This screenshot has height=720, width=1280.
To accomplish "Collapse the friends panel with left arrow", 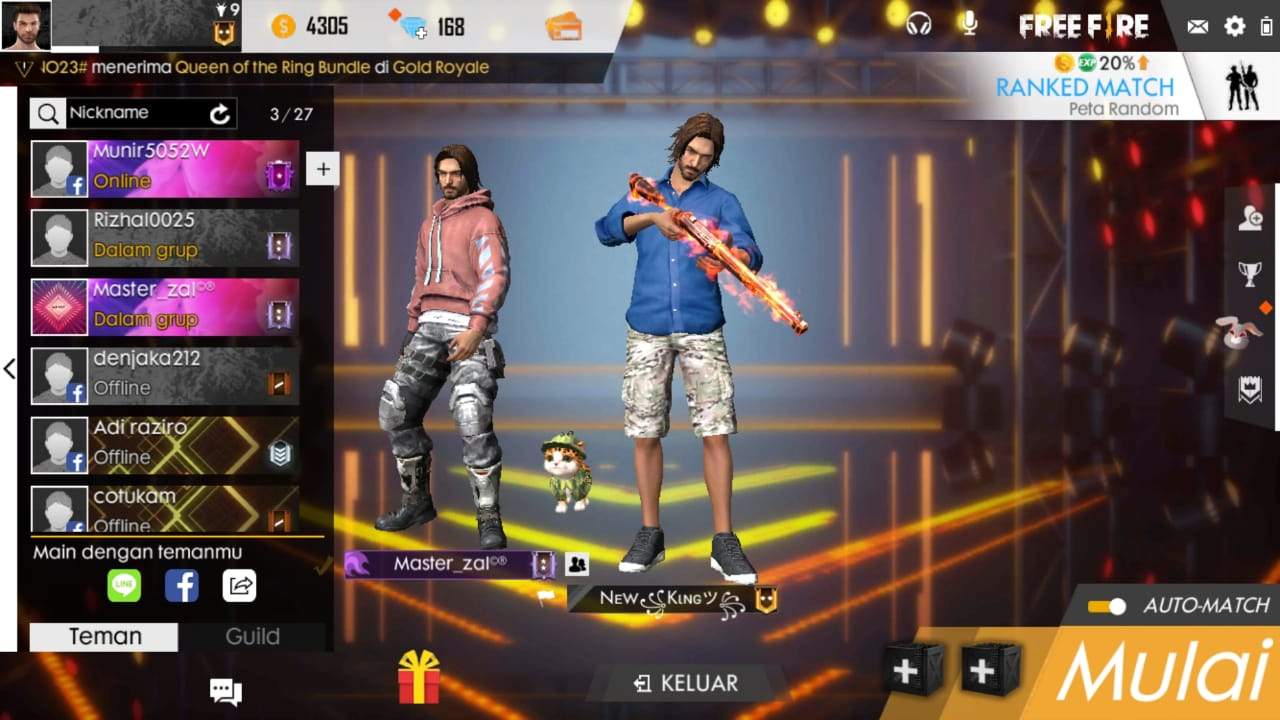I will (x=10, y=370).
